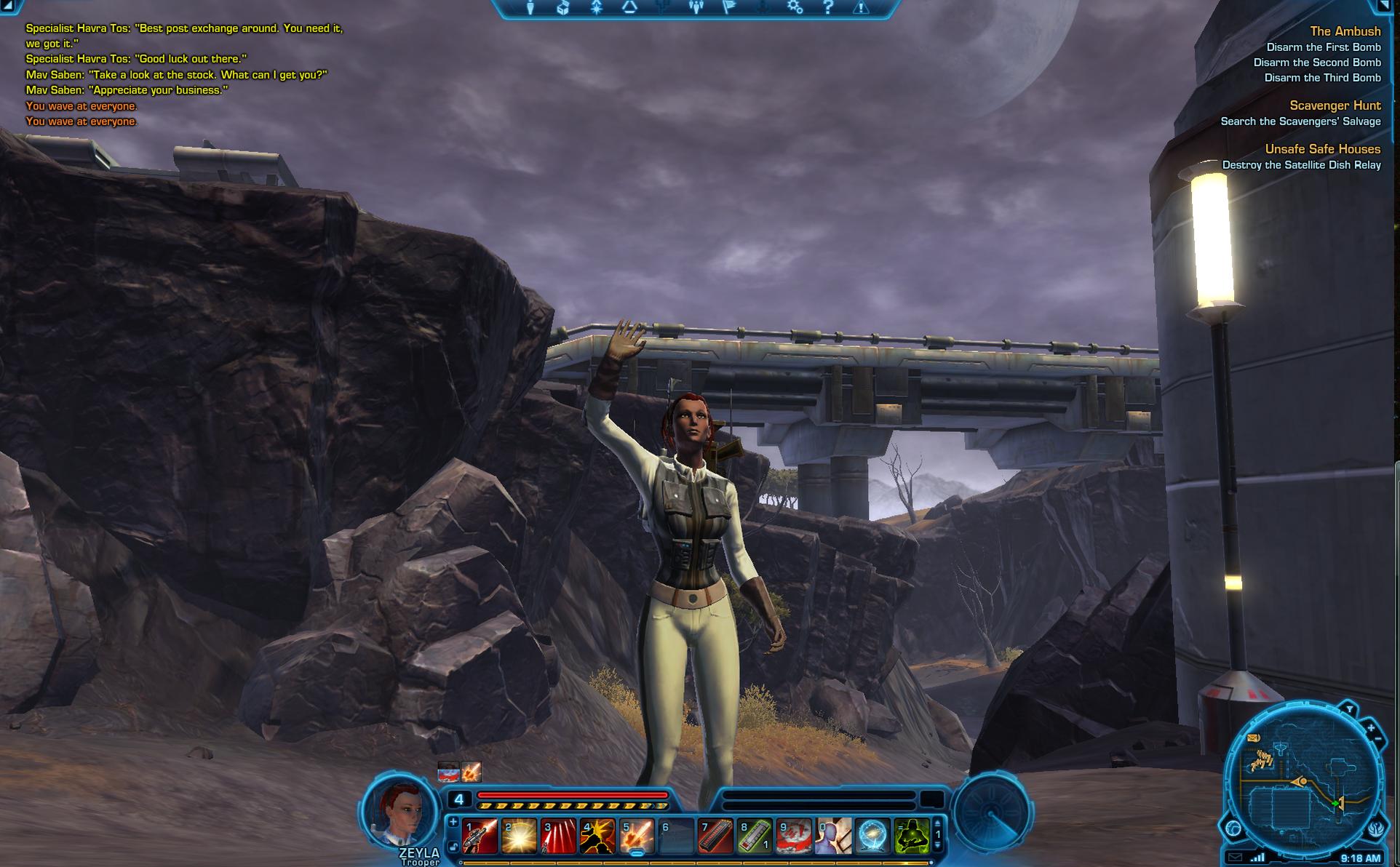Open the minimap filter funnel button
Viewport: 1400px width, 867px height.
pos(1349,709)
